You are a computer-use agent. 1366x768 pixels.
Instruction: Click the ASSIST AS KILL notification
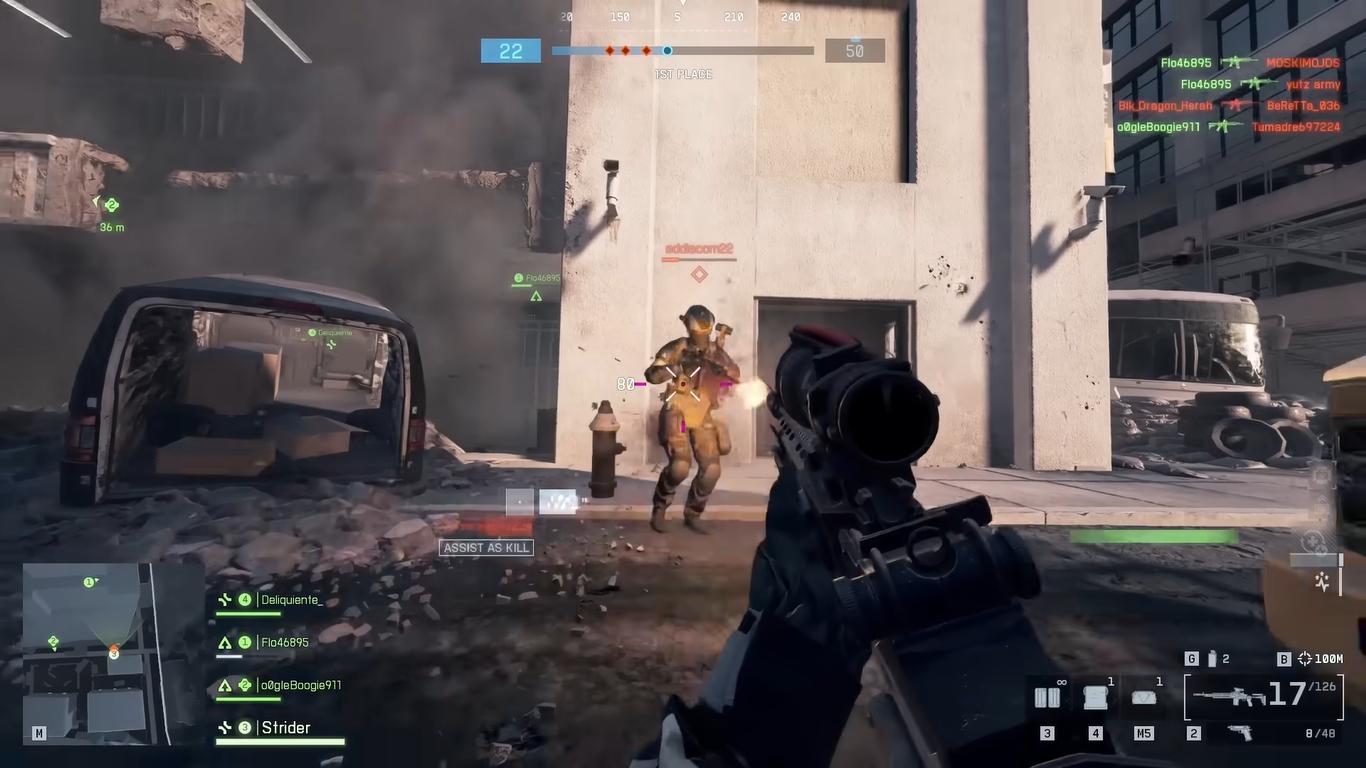(x=486, y=548)
